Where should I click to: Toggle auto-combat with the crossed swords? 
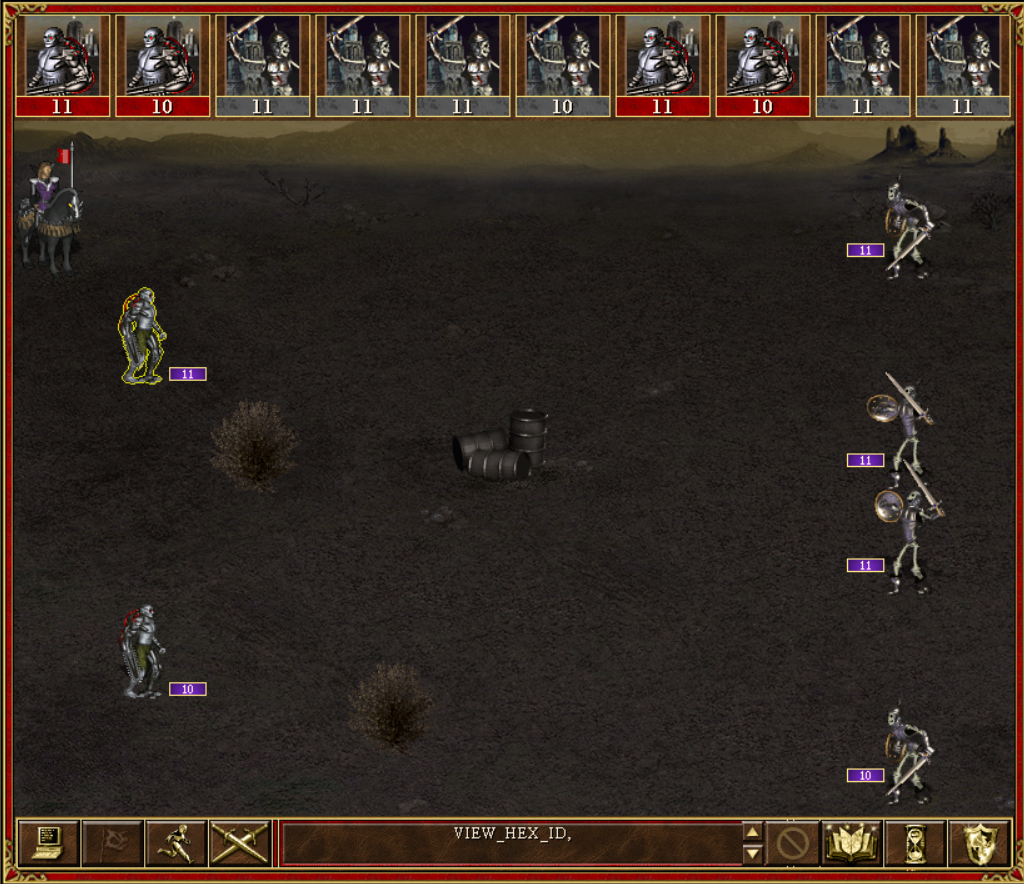(240, 843)
